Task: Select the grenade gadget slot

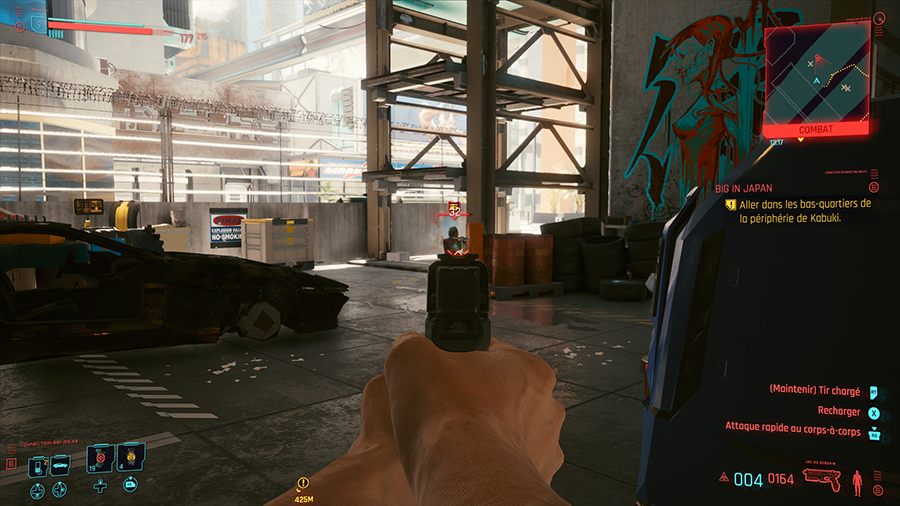Action: click(131, 460)
